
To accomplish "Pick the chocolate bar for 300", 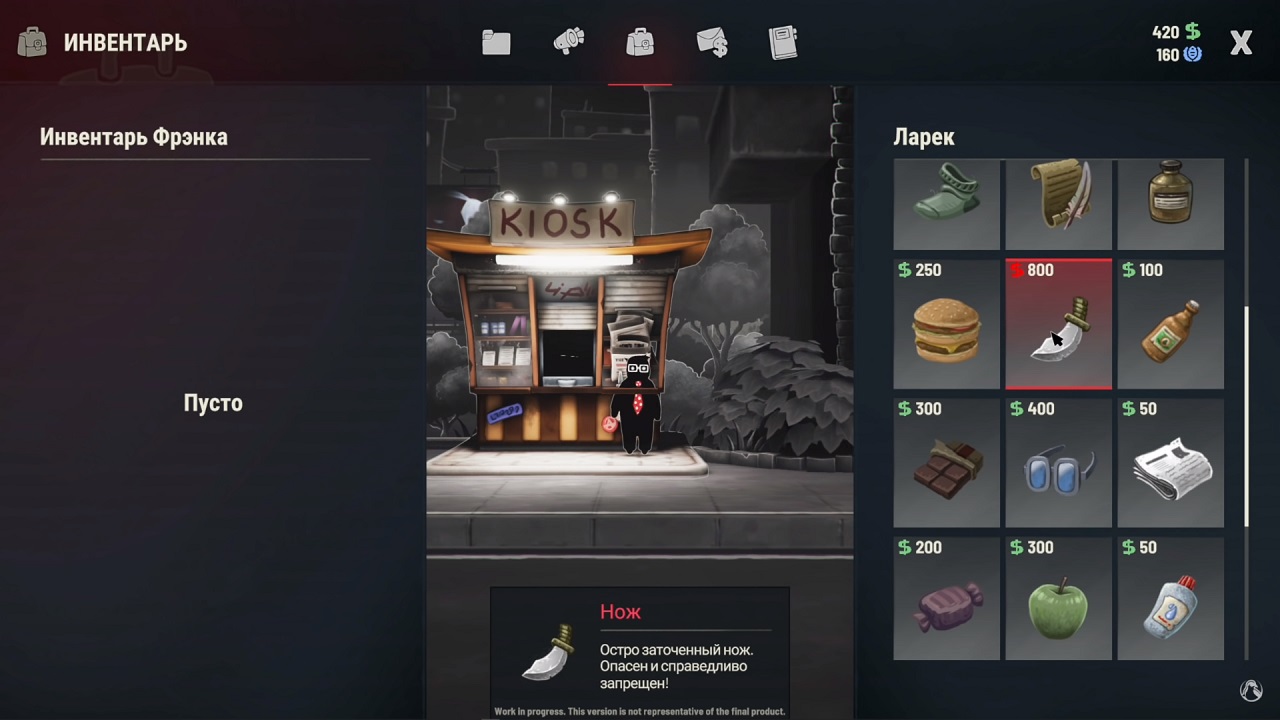I will click(x=946, y=464).
